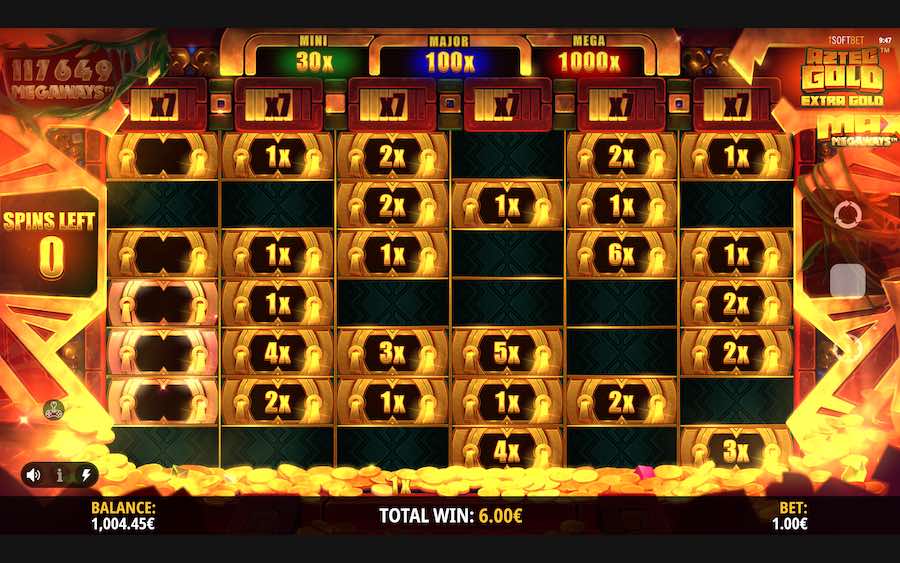Click the square stop spin button
The width and height of the screenshot is (900, 563).
847,281
